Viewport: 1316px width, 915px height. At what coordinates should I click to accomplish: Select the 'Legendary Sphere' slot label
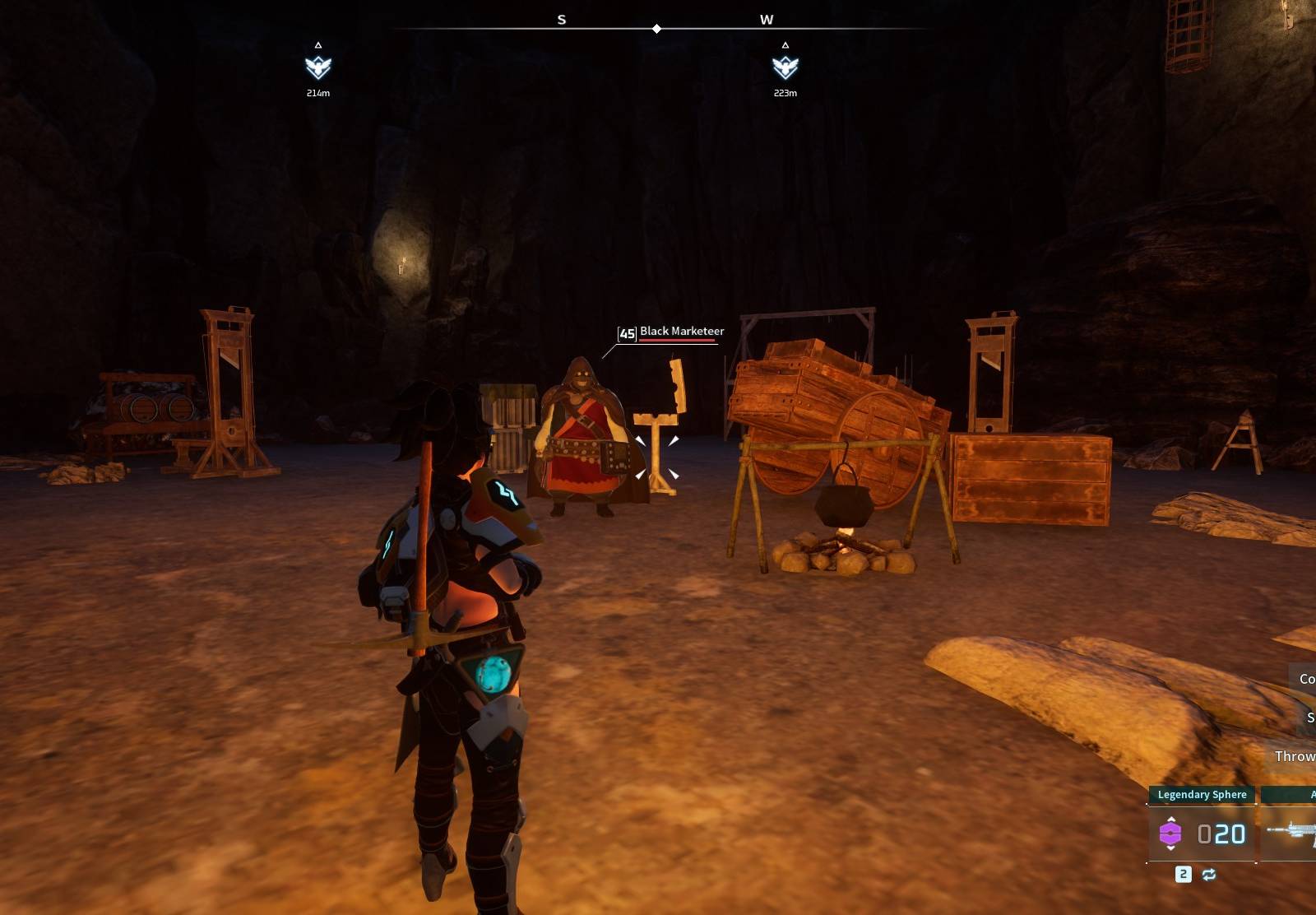coord(1202,794)
